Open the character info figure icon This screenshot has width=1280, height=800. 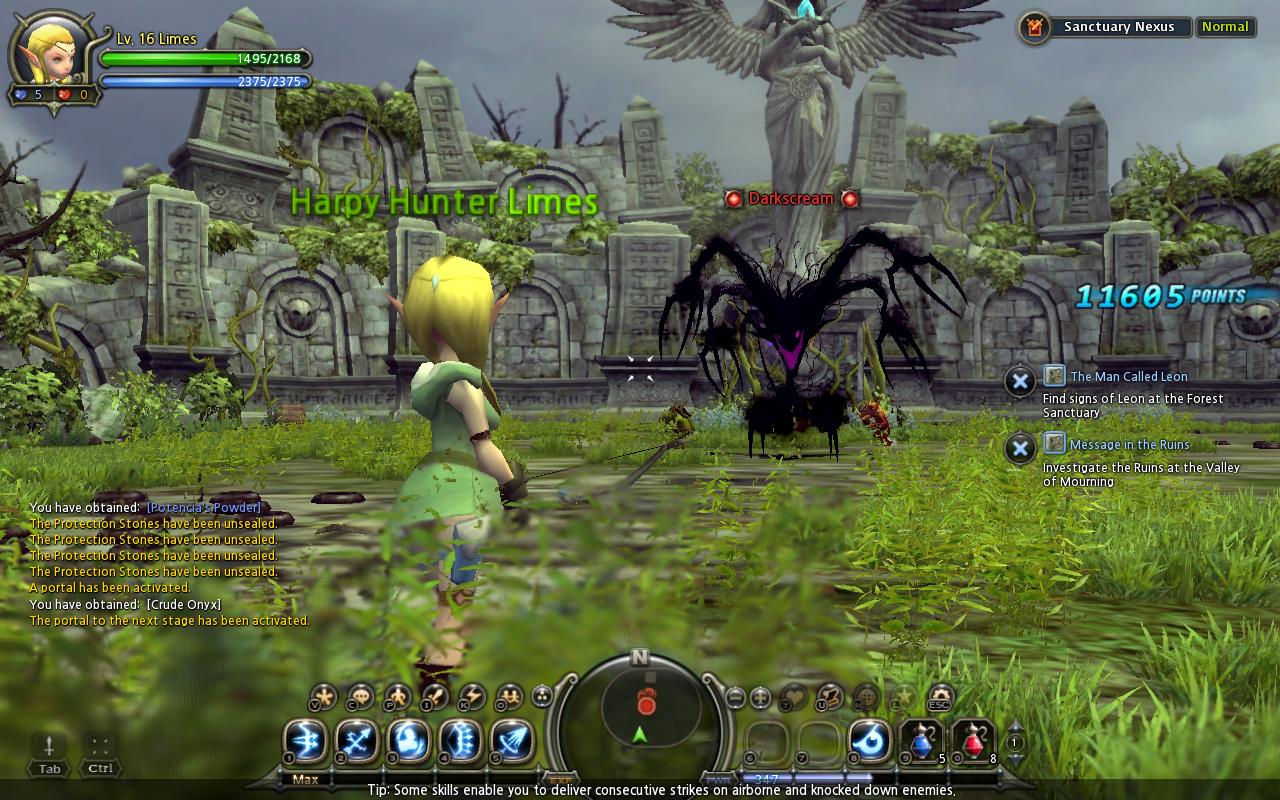click(398, 696)
